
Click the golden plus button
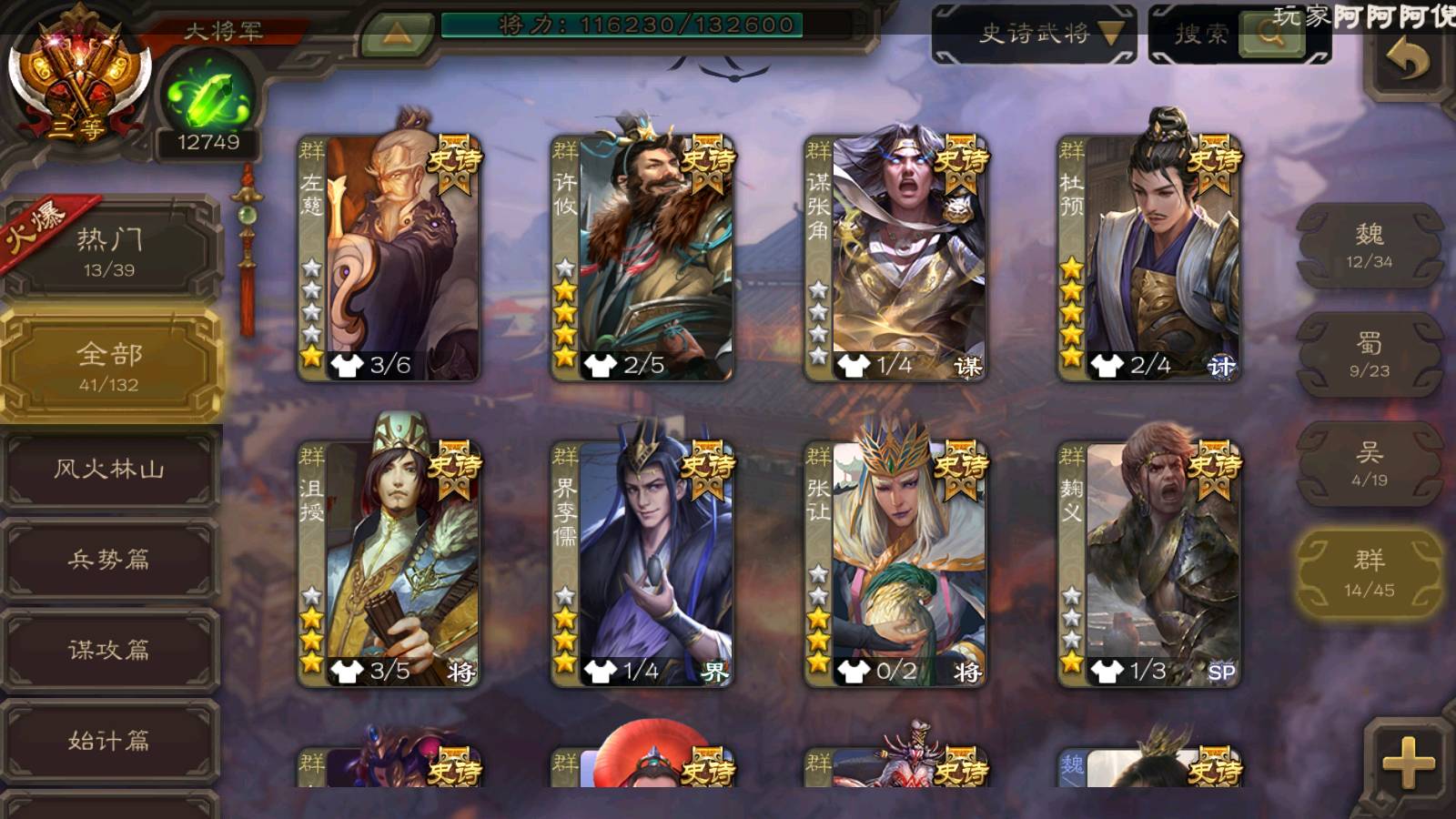click(x=1408, y=761)
